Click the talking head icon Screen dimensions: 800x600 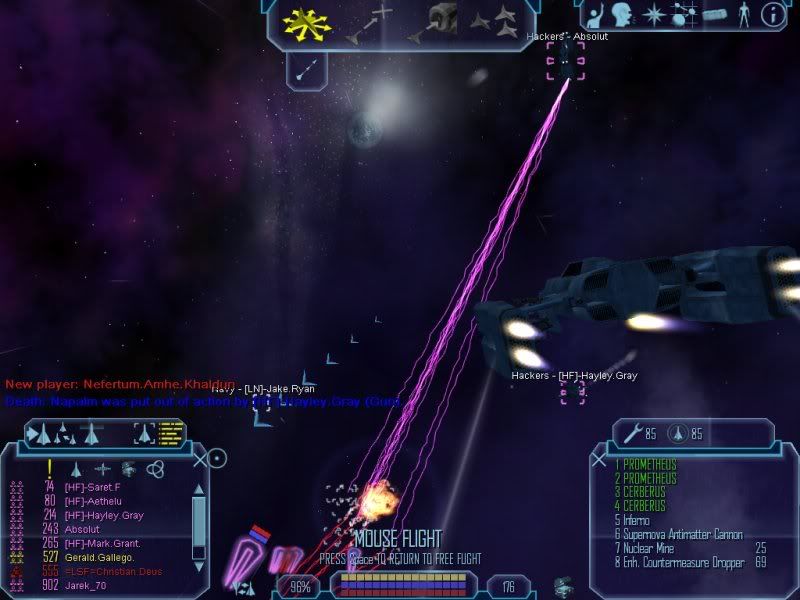click(x=624, y=15)
